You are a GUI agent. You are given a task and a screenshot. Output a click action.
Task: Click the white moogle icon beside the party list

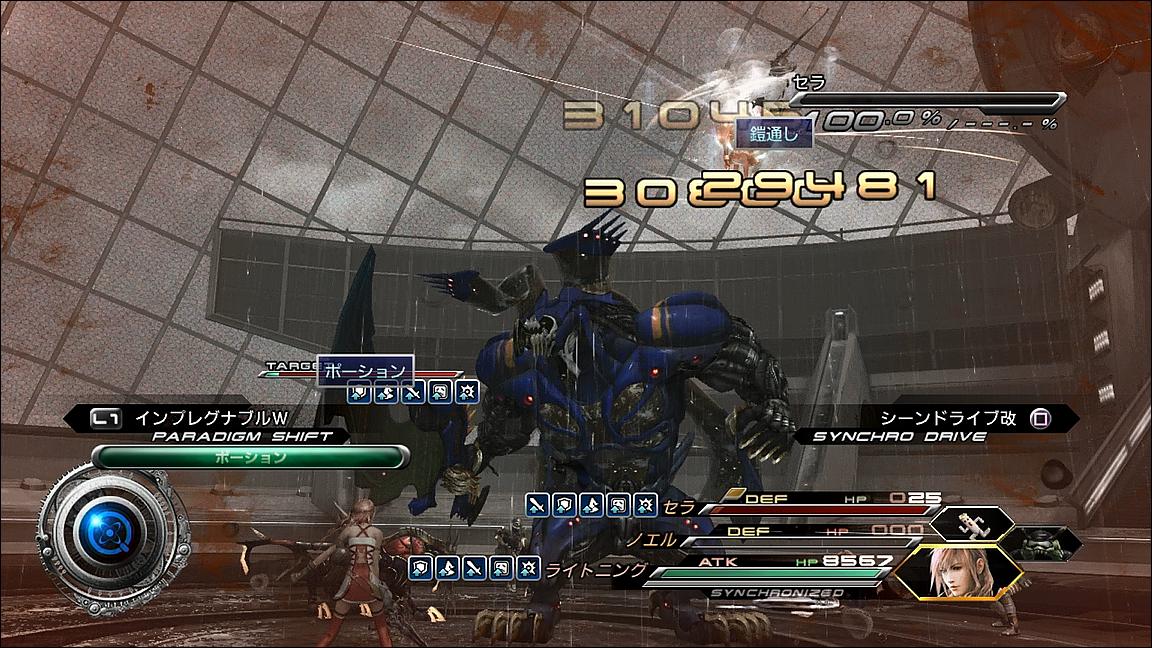pos(970,523)
